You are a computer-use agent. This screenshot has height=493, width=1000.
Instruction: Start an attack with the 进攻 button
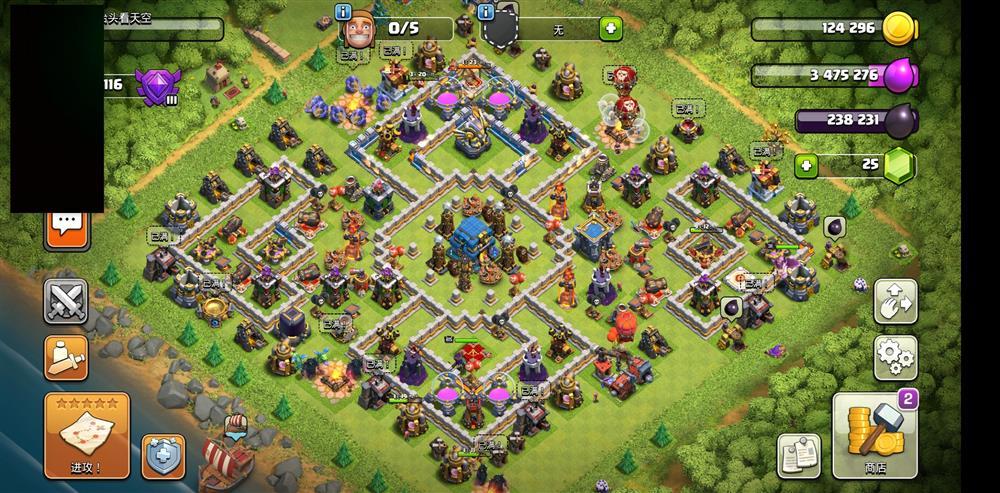(x=87, y=435)
